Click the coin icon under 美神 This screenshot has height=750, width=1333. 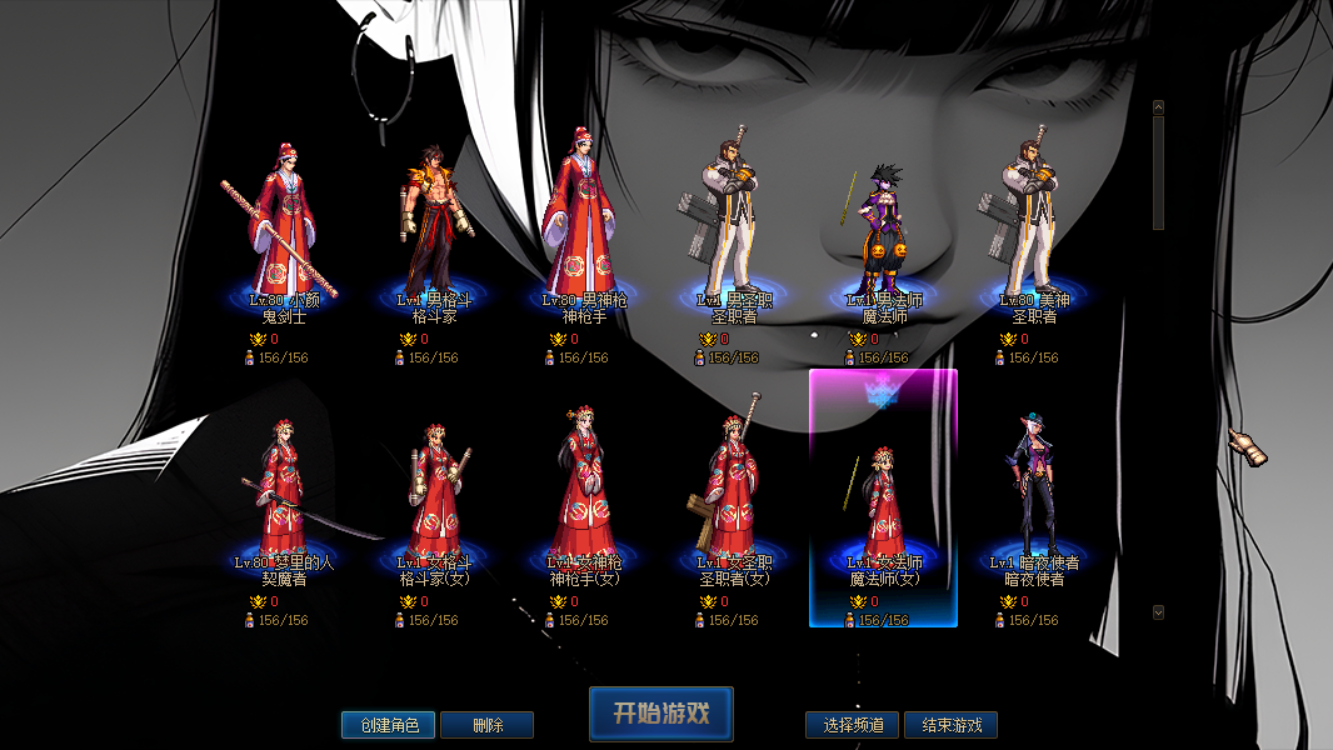[1010, 339]
